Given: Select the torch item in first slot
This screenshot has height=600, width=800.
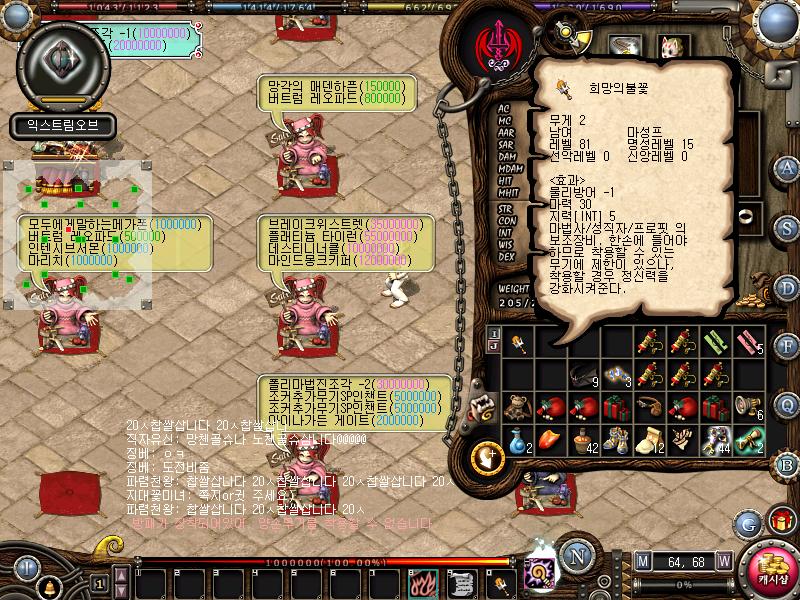Looking at the screenshot, I should (517, 344).
